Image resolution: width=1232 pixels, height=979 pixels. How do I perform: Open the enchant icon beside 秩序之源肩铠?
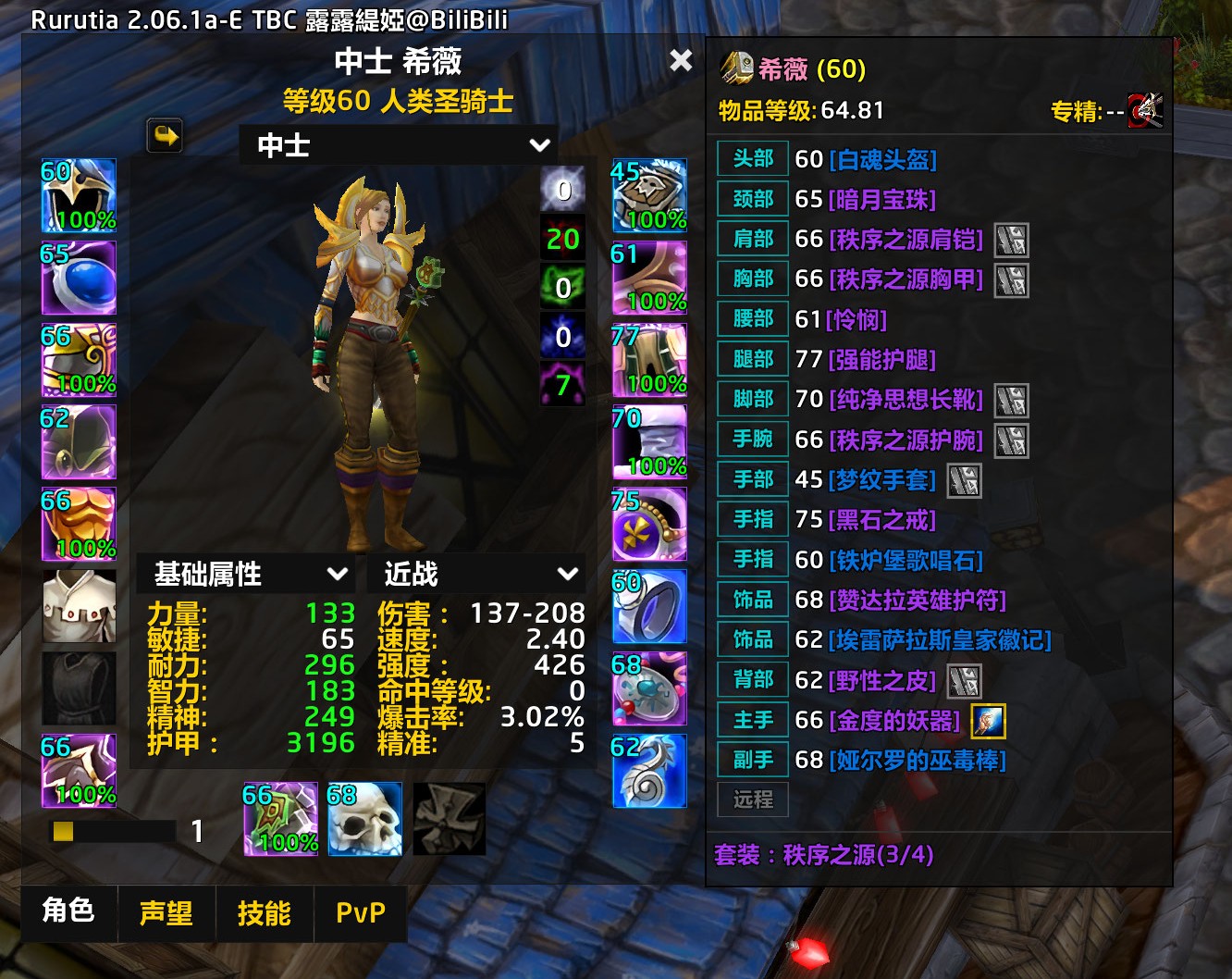point(1013,240)
